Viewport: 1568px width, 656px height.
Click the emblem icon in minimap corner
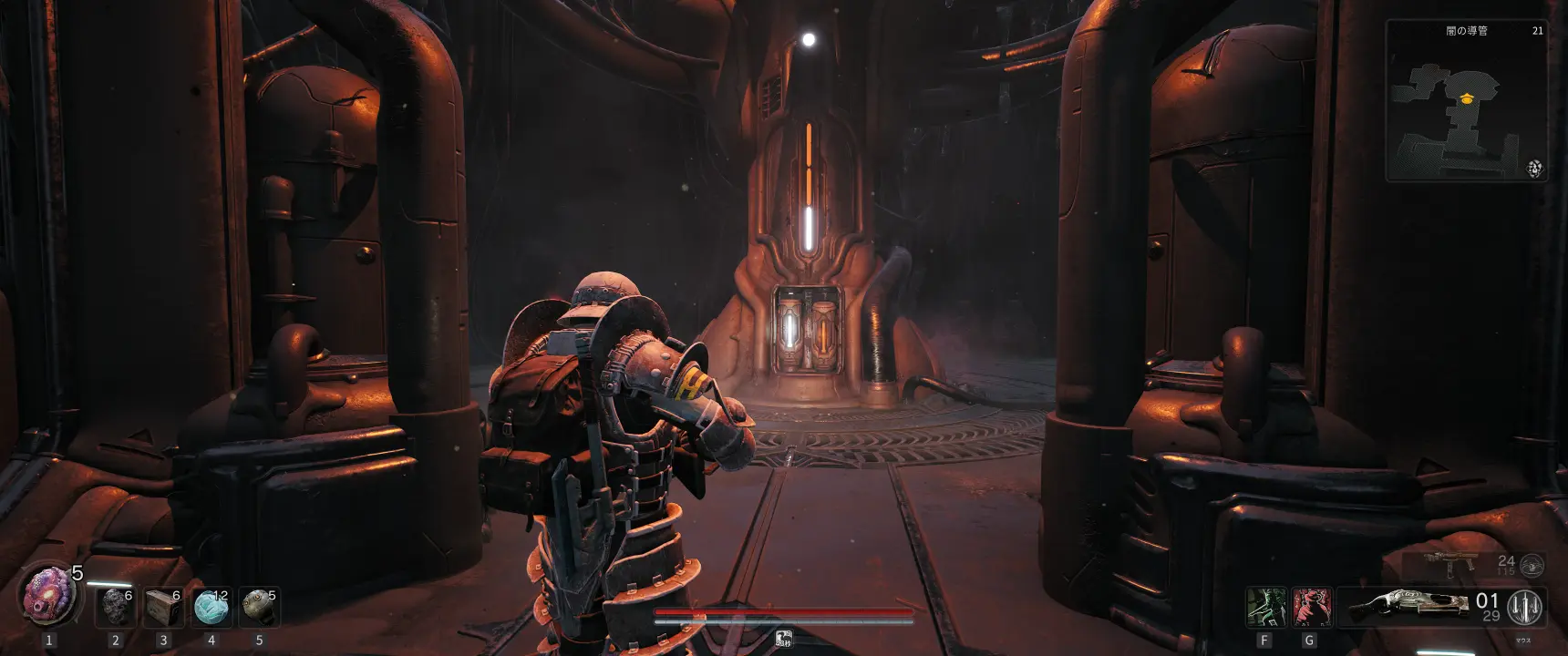1535,168
